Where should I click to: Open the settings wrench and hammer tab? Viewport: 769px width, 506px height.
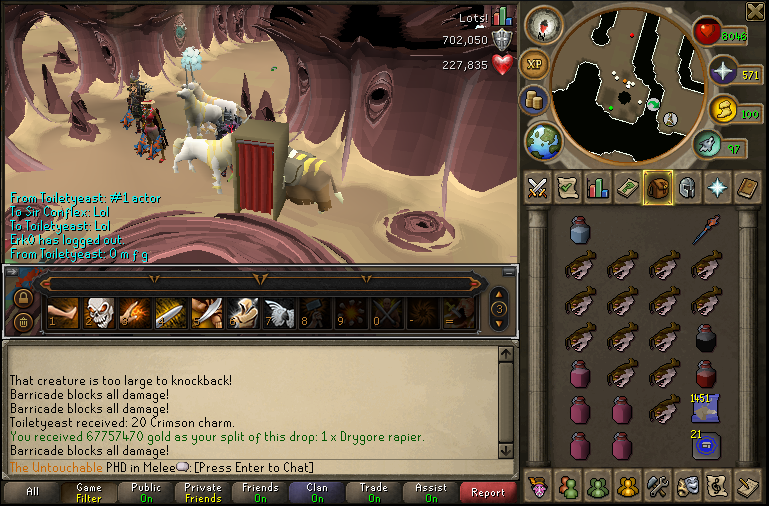click(x=658, y=487)
